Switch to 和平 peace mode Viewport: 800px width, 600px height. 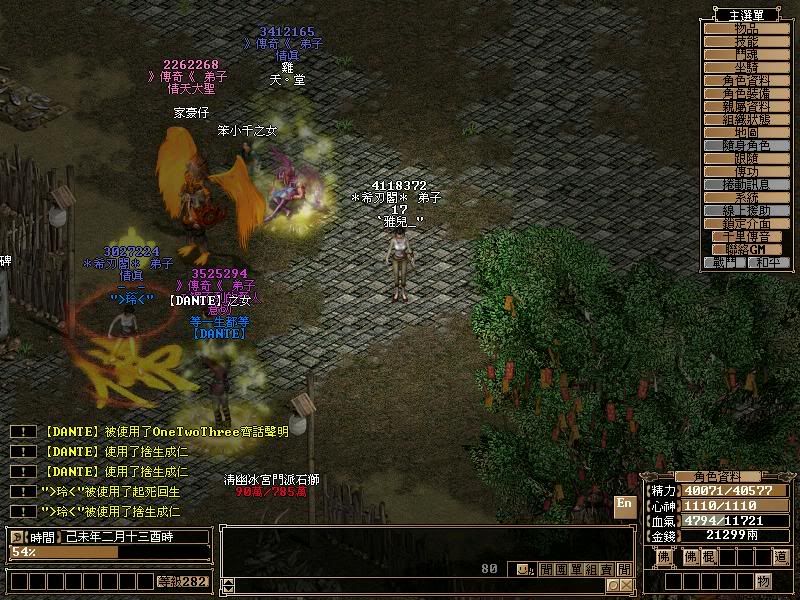(x=766, y=262)
